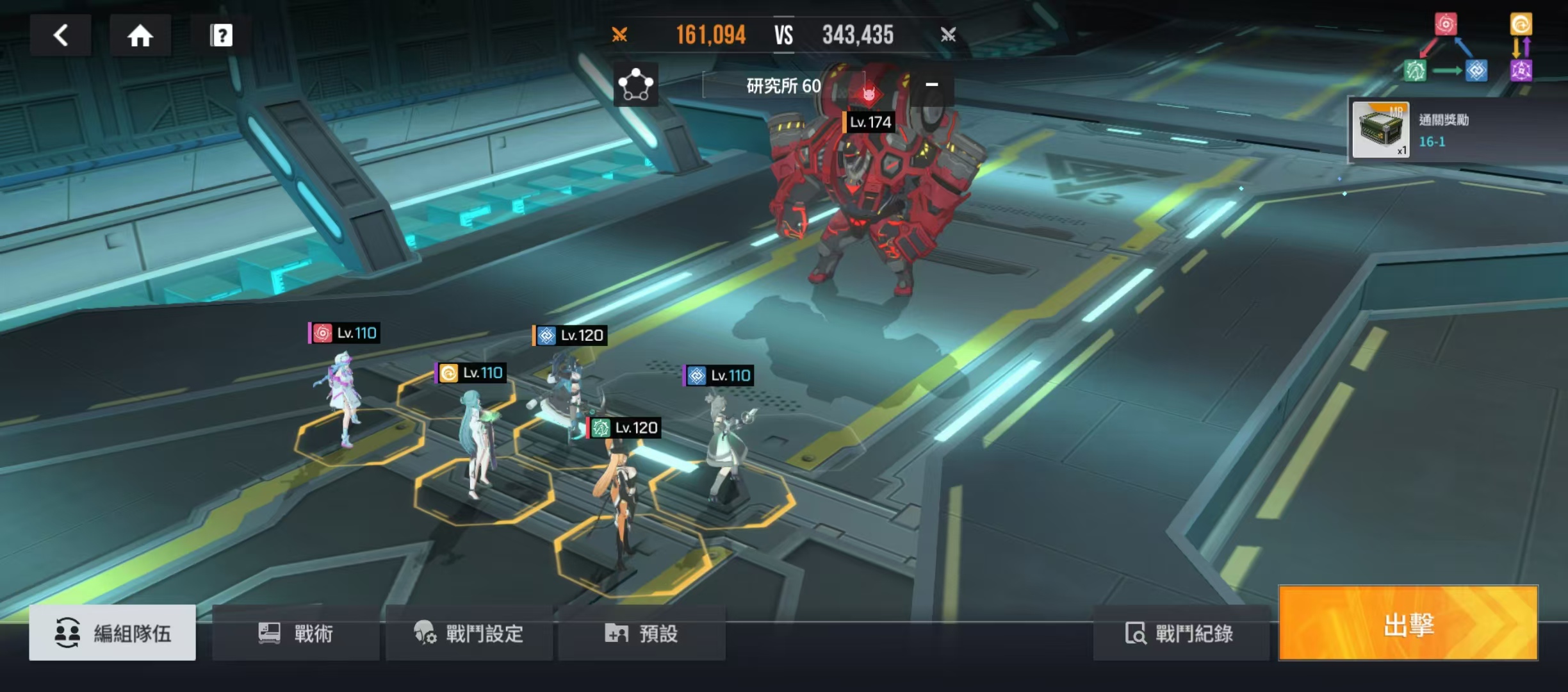Open the formation pentagon icon
The image size is (1568, 692).
pyautogui.click(x=635, y=85)
